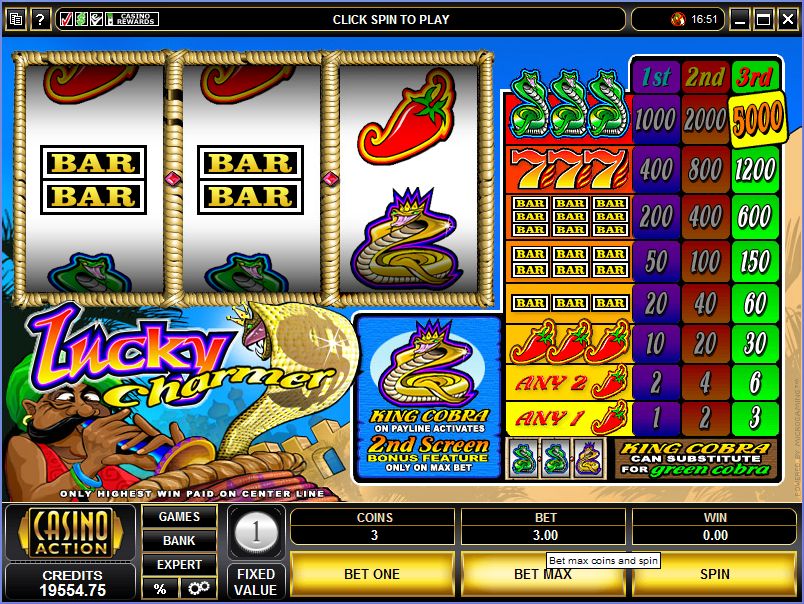Maximize the game window
The width and height of the screenshot is (804, 604).
click(764, 19)
